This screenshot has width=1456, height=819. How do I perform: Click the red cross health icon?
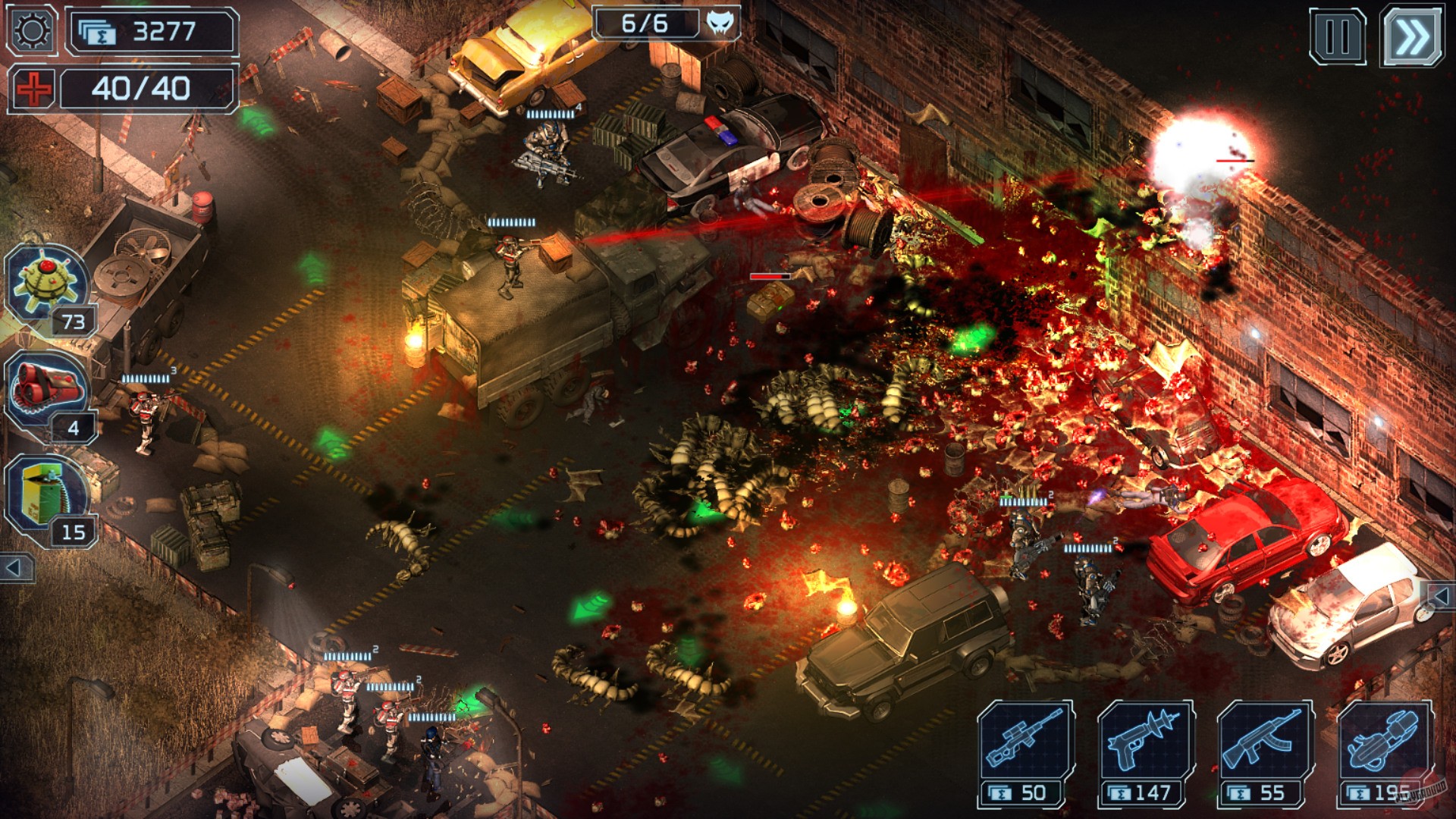[33, 89]
